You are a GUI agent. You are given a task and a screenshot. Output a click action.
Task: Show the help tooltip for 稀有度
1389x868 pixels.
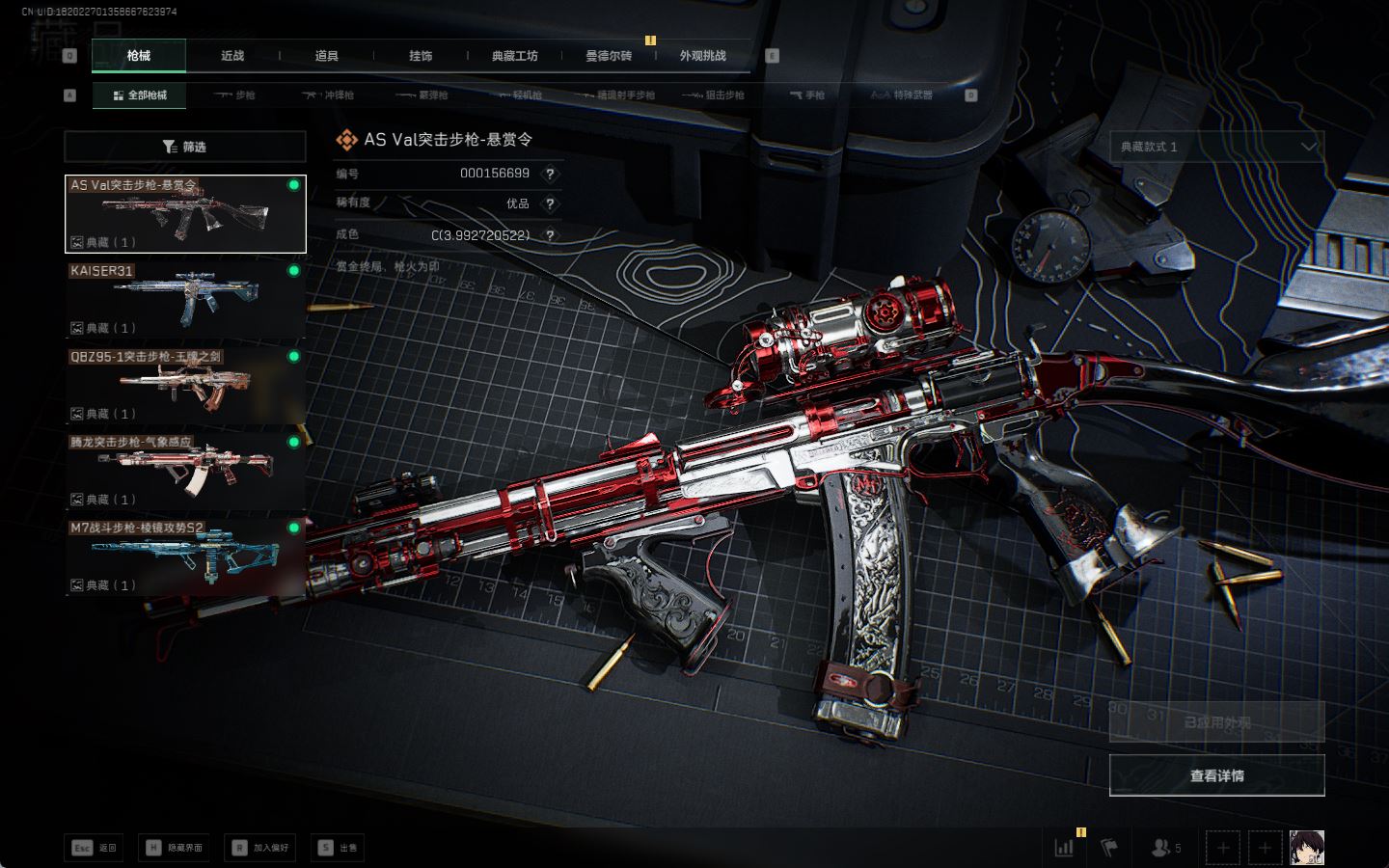(550, 203)
